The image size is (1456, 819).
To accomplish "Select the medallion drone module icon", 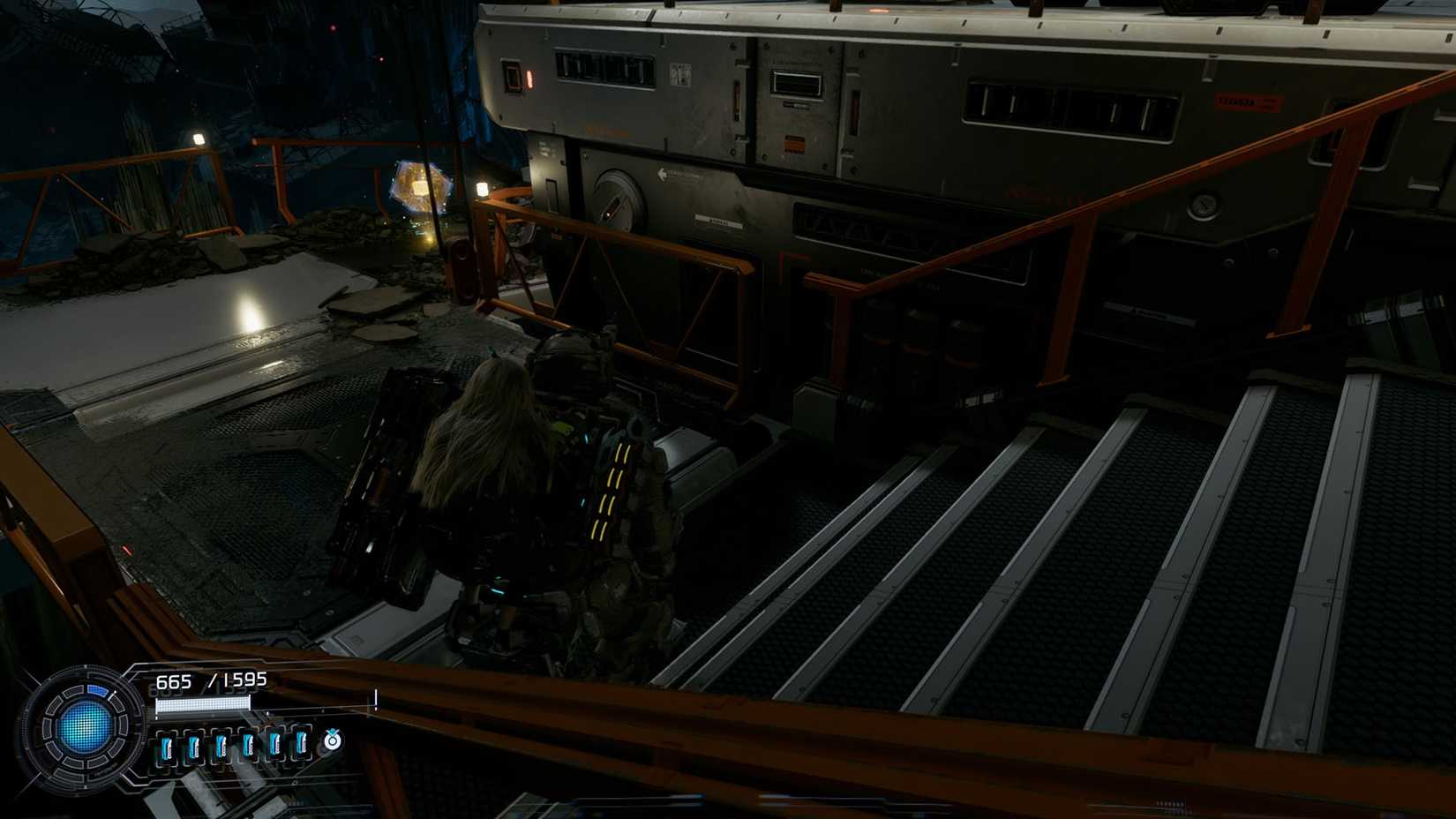I will point(332,744).
